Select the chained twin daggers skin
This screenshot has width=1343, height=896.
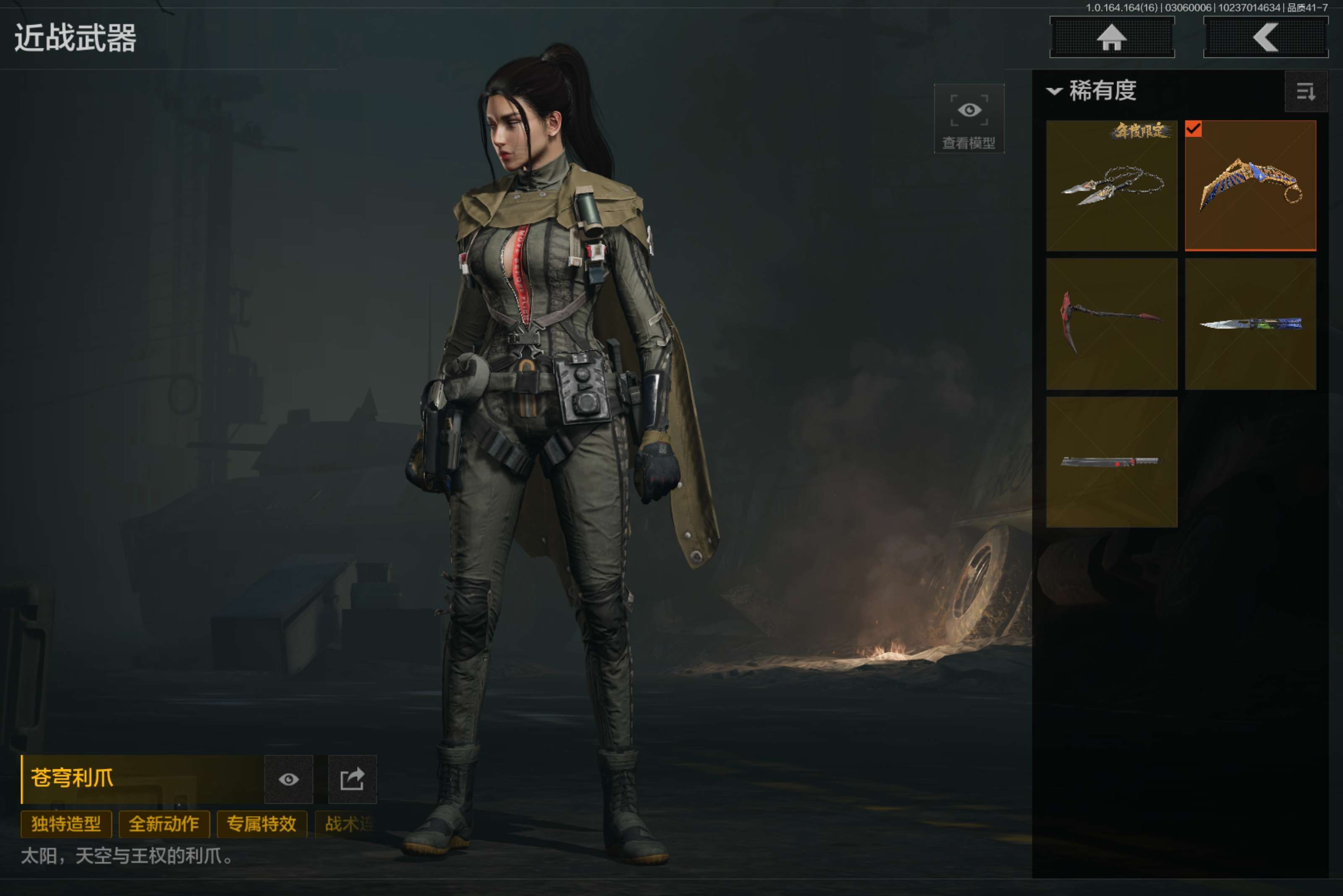tap(1111, 186)
